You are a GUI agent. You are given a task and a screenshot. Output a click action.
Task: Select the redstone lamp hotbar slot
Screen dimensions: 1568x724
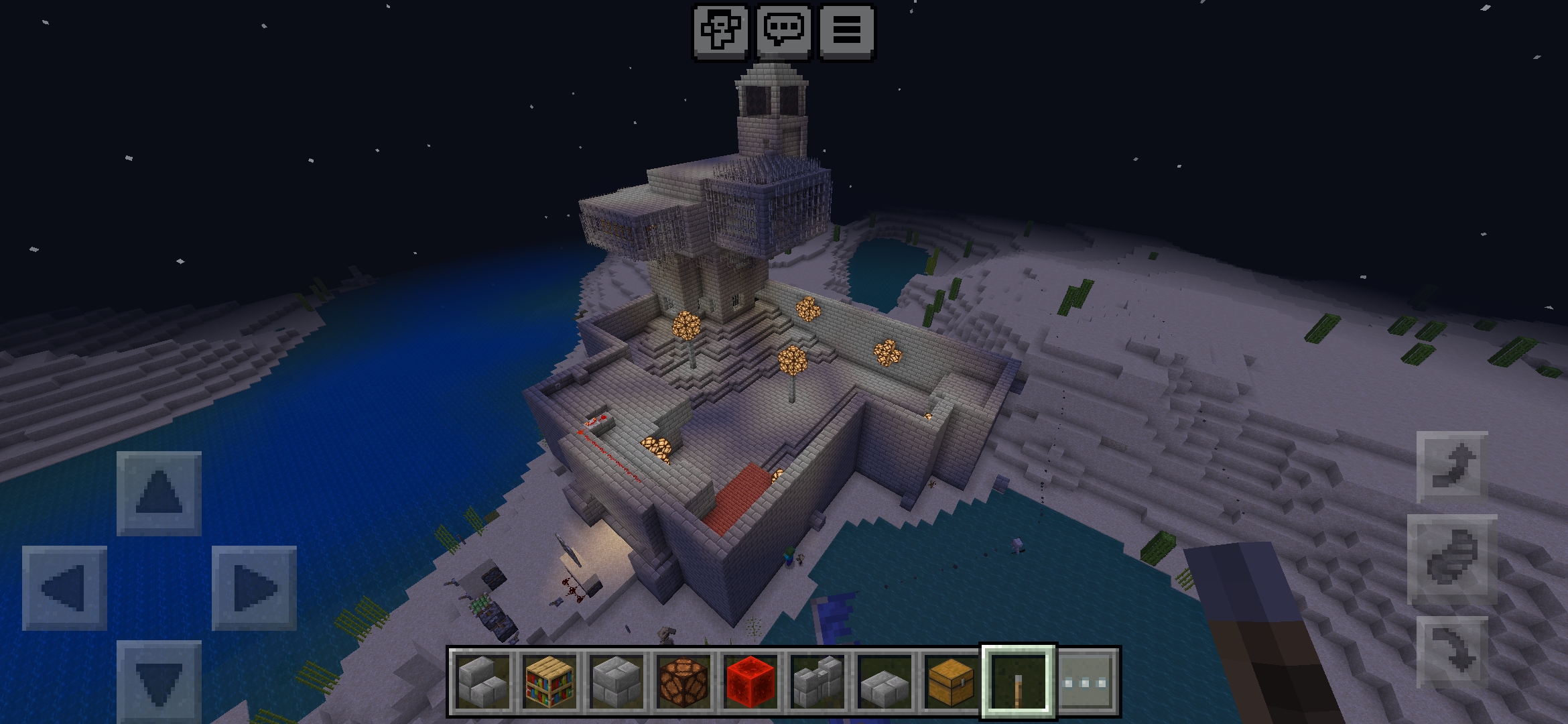[682, 680]
